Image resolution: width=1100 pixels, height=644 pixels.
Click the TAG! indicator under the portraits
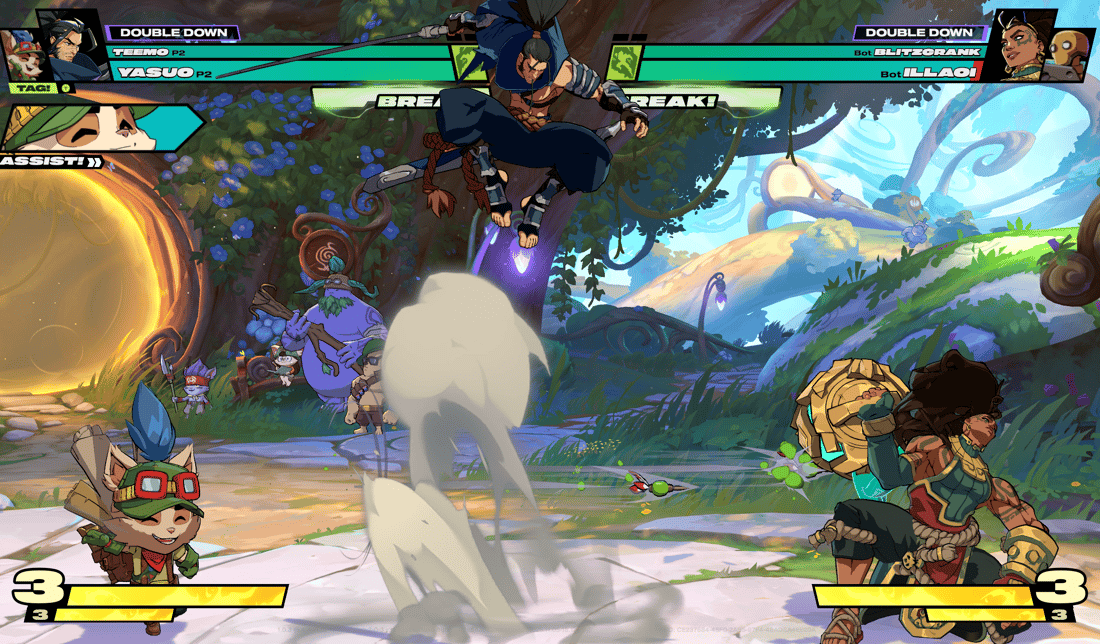pyautogui.click(x=27, y=88)
